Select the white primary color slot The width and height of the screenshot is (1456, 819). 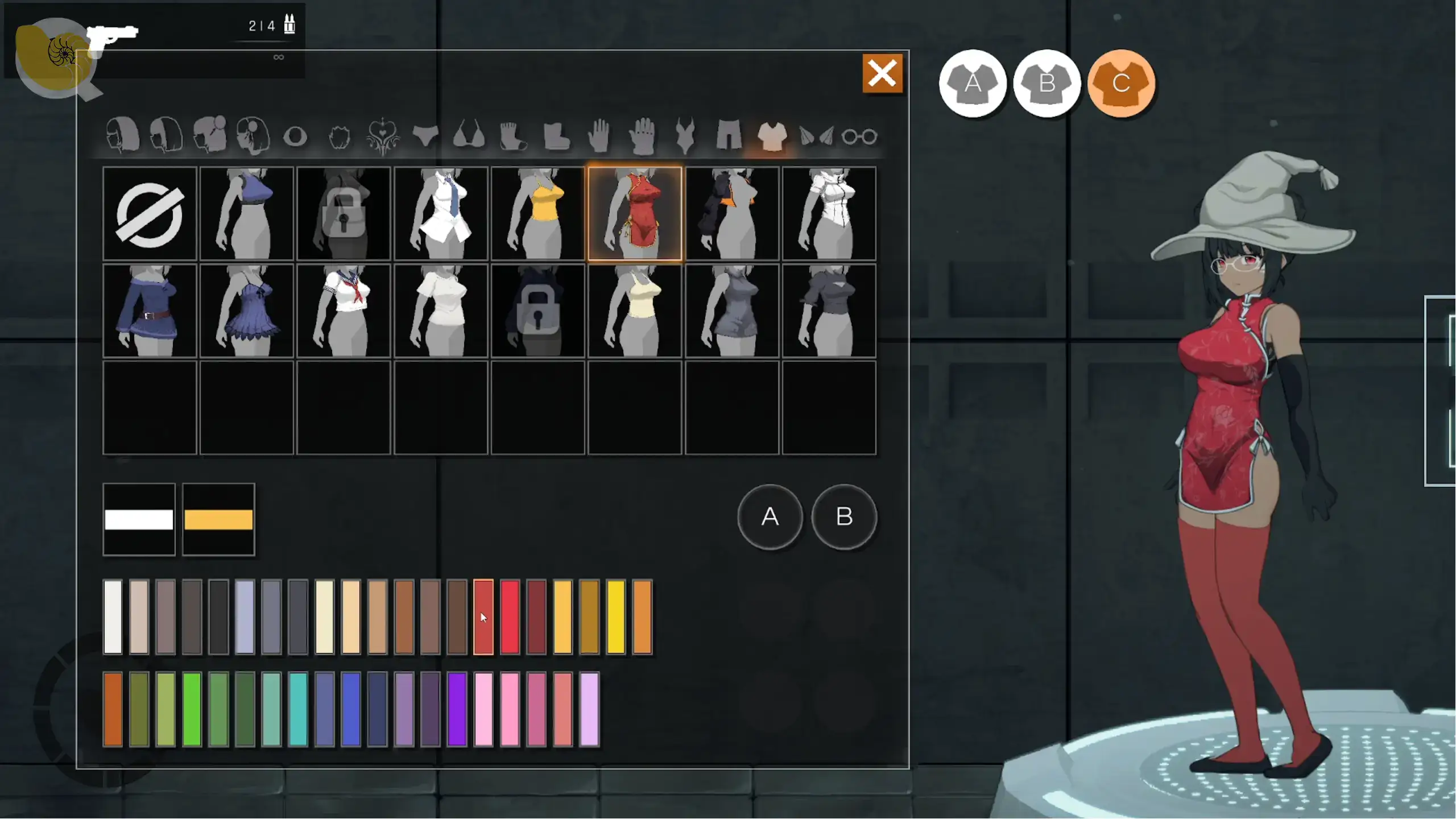point(139,519)
